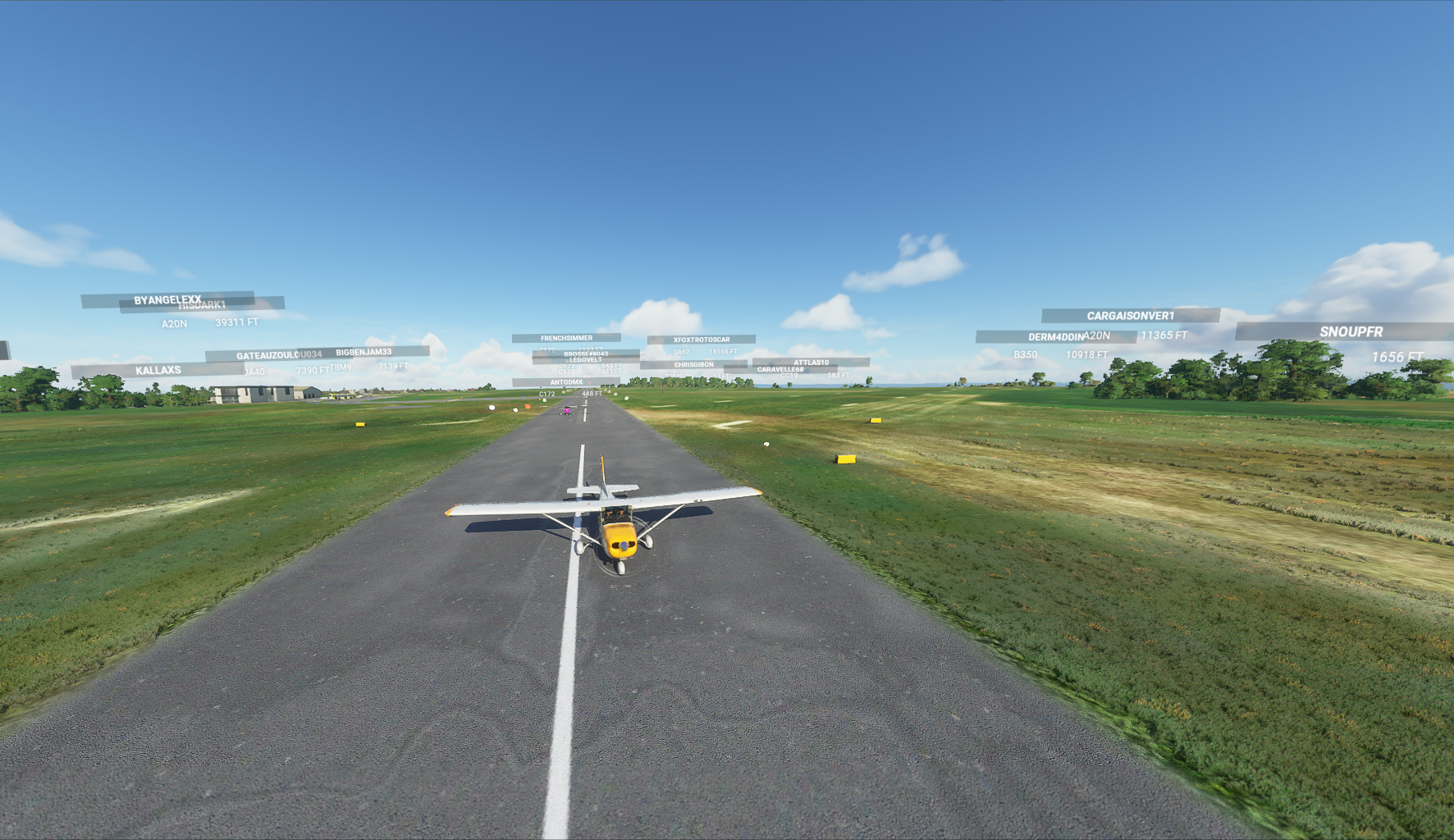This screenshot has height=840, width=1454.
Task: Select the pink aircraft far down the runway
Action: coord(568,410)
